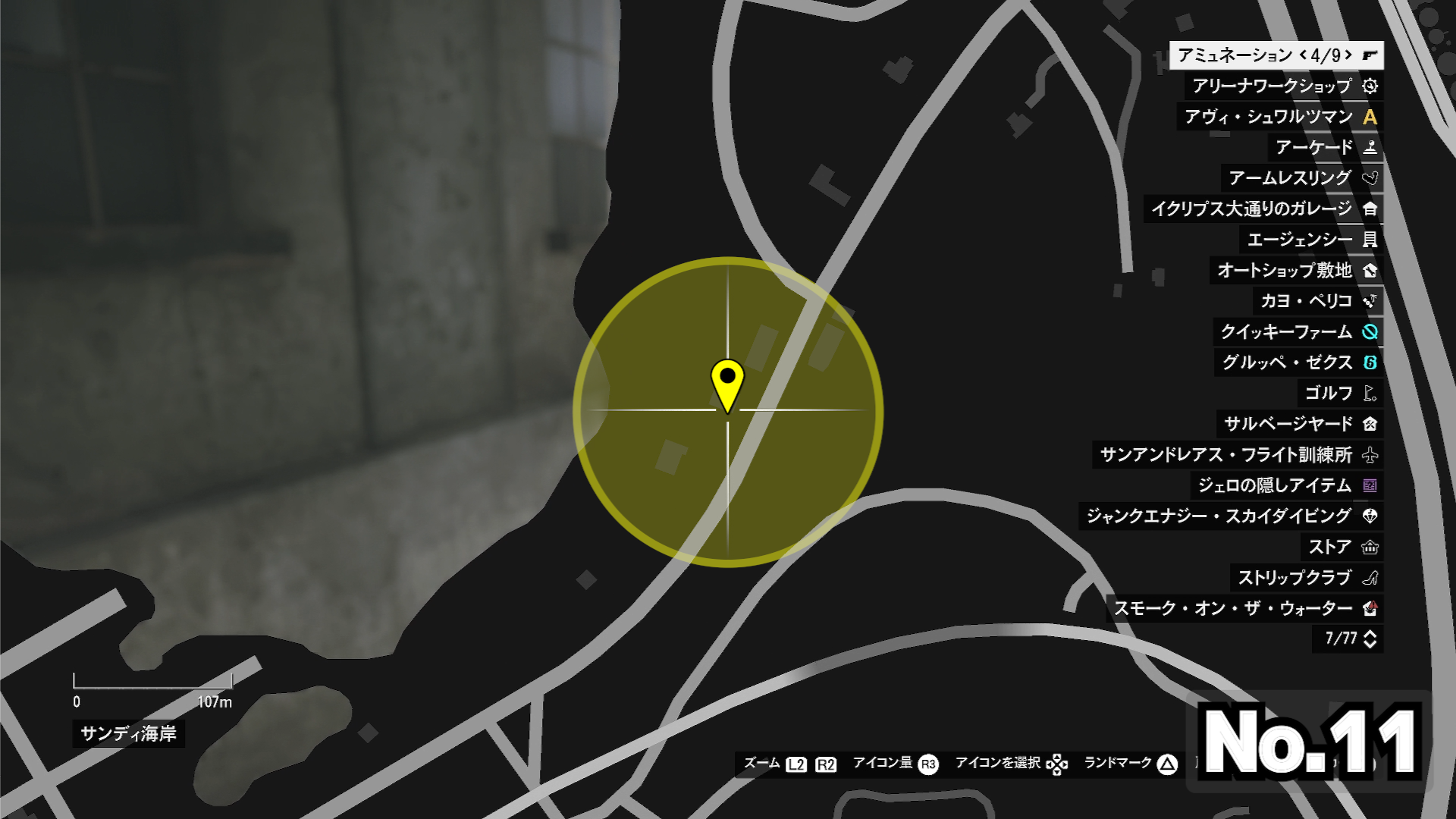Select the アミュネーション legend entry
Viewport: 1456px width, 819px height.
click(1276, 55)
